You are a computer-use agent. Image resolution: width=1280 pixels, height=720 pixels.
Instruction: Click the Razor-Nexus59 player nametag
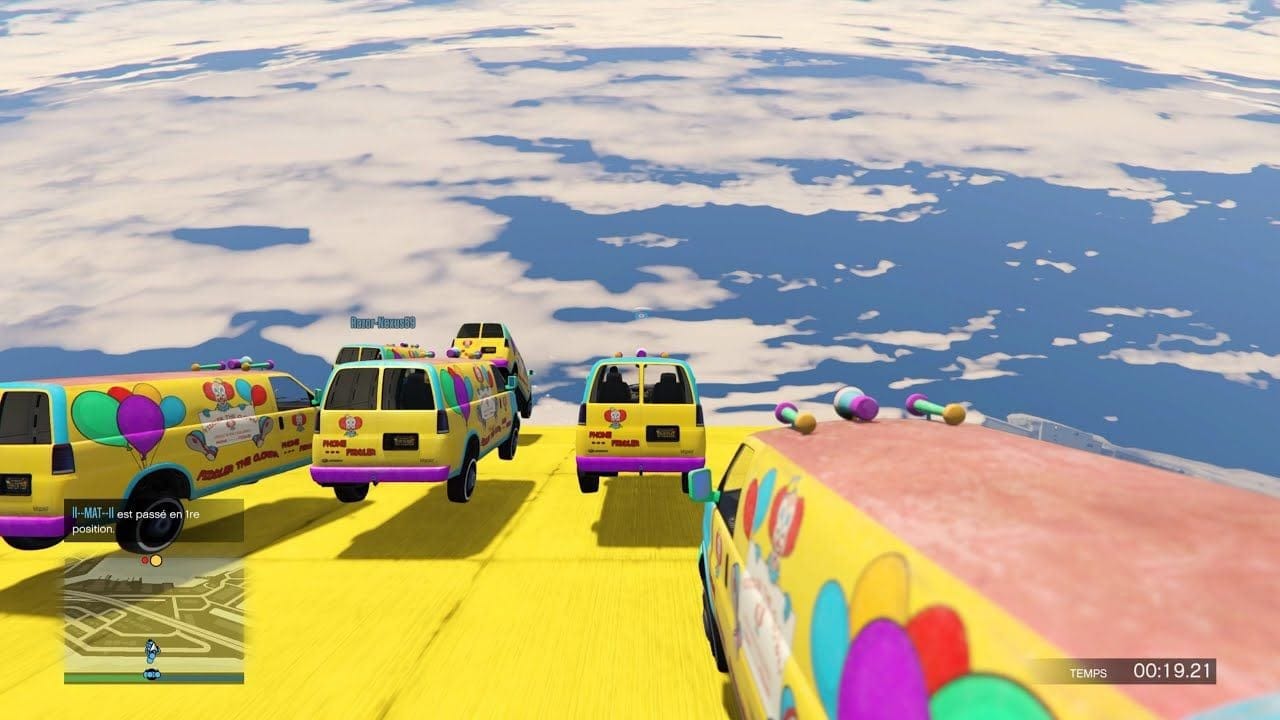click(x=385, y=322)
